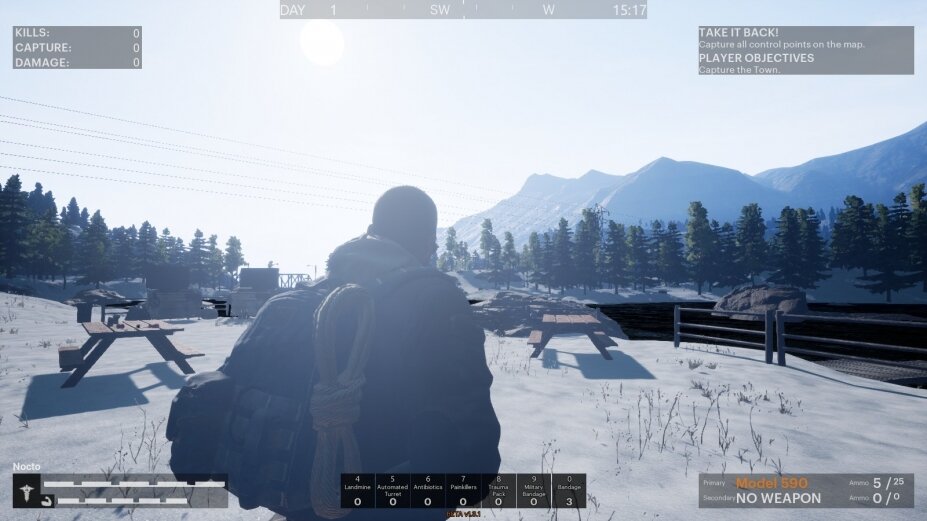Select the Landmine hotbar slot
Viewport: 927px width, 521px height.
[358, 490]
